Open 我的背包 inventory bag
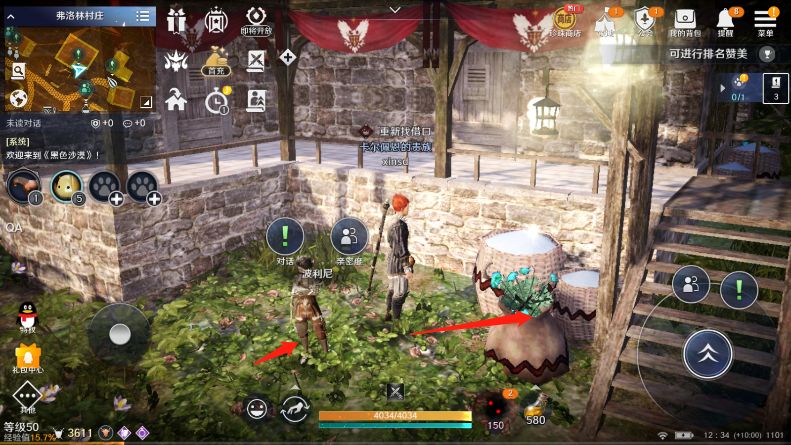 pyautogui.click(x=684, y=20)
